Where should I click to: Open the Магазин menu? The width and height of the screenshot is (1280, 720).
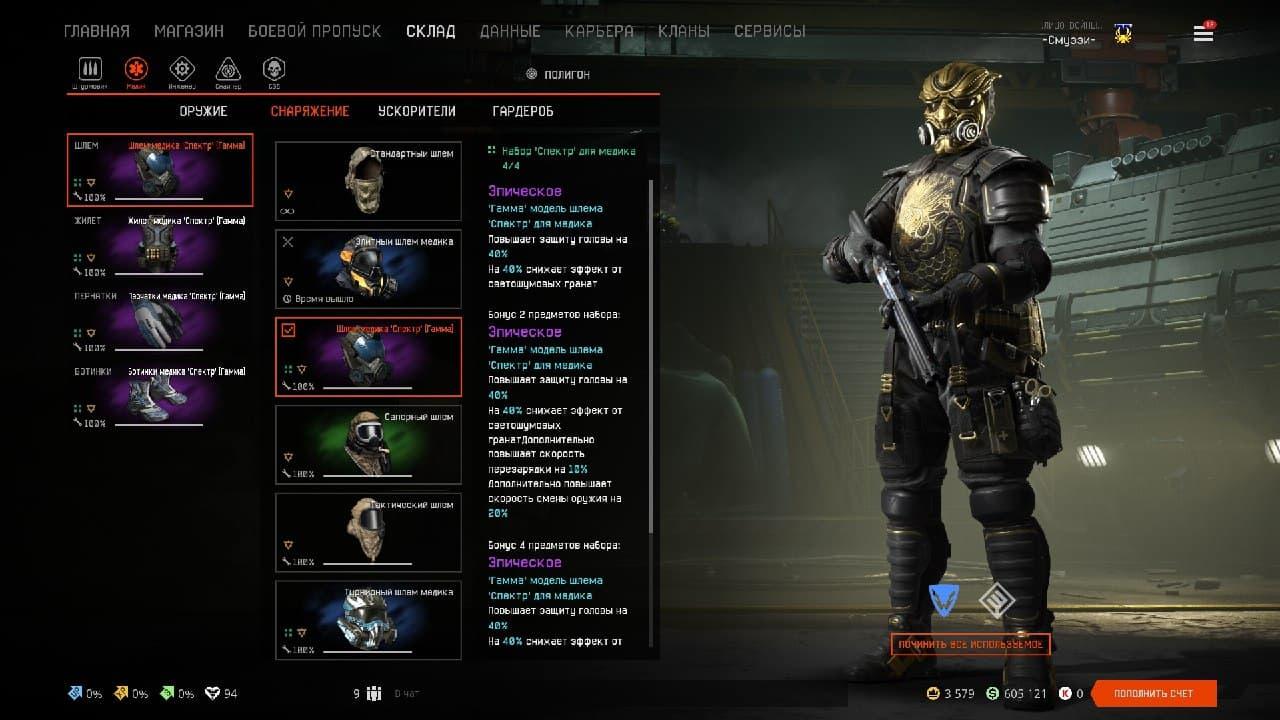(189, 31)
